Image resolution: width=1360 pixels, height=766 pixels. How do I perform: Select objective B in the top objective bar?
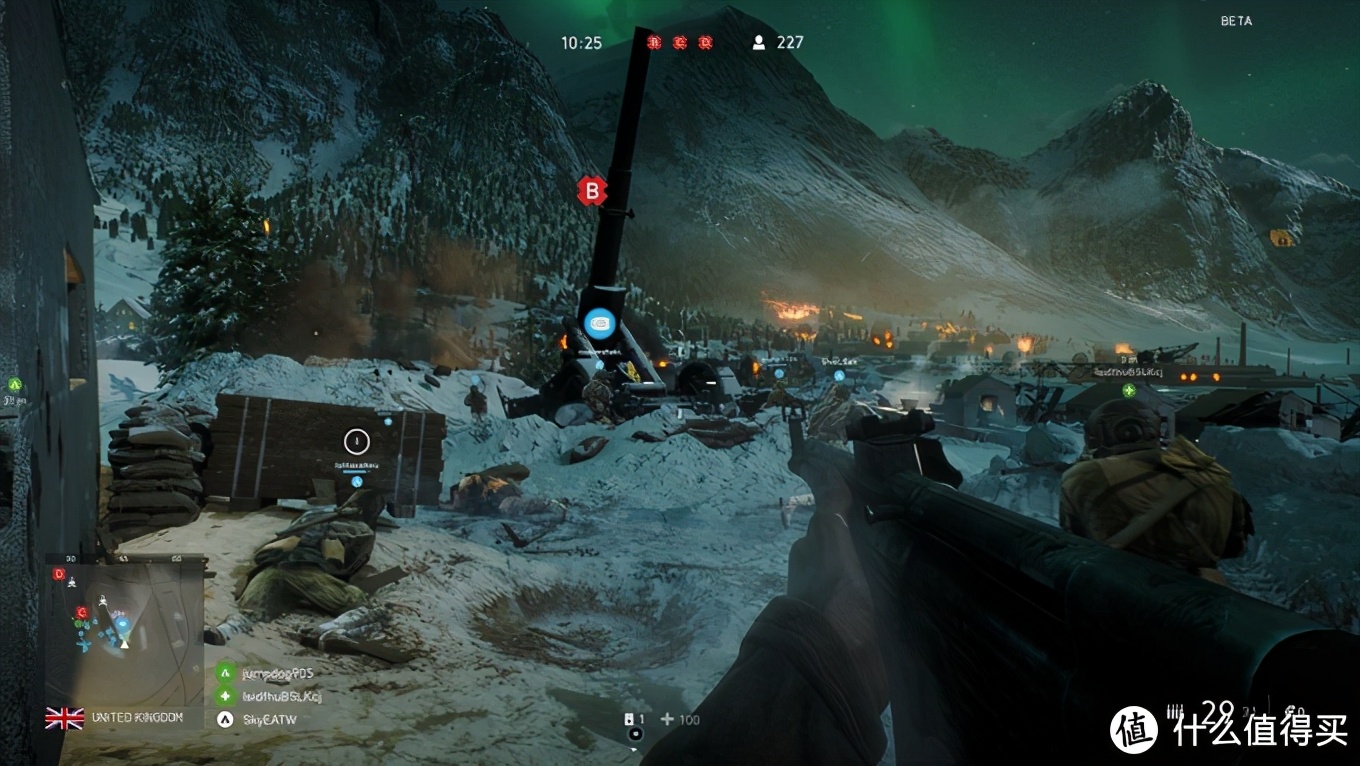pos(654,42)
